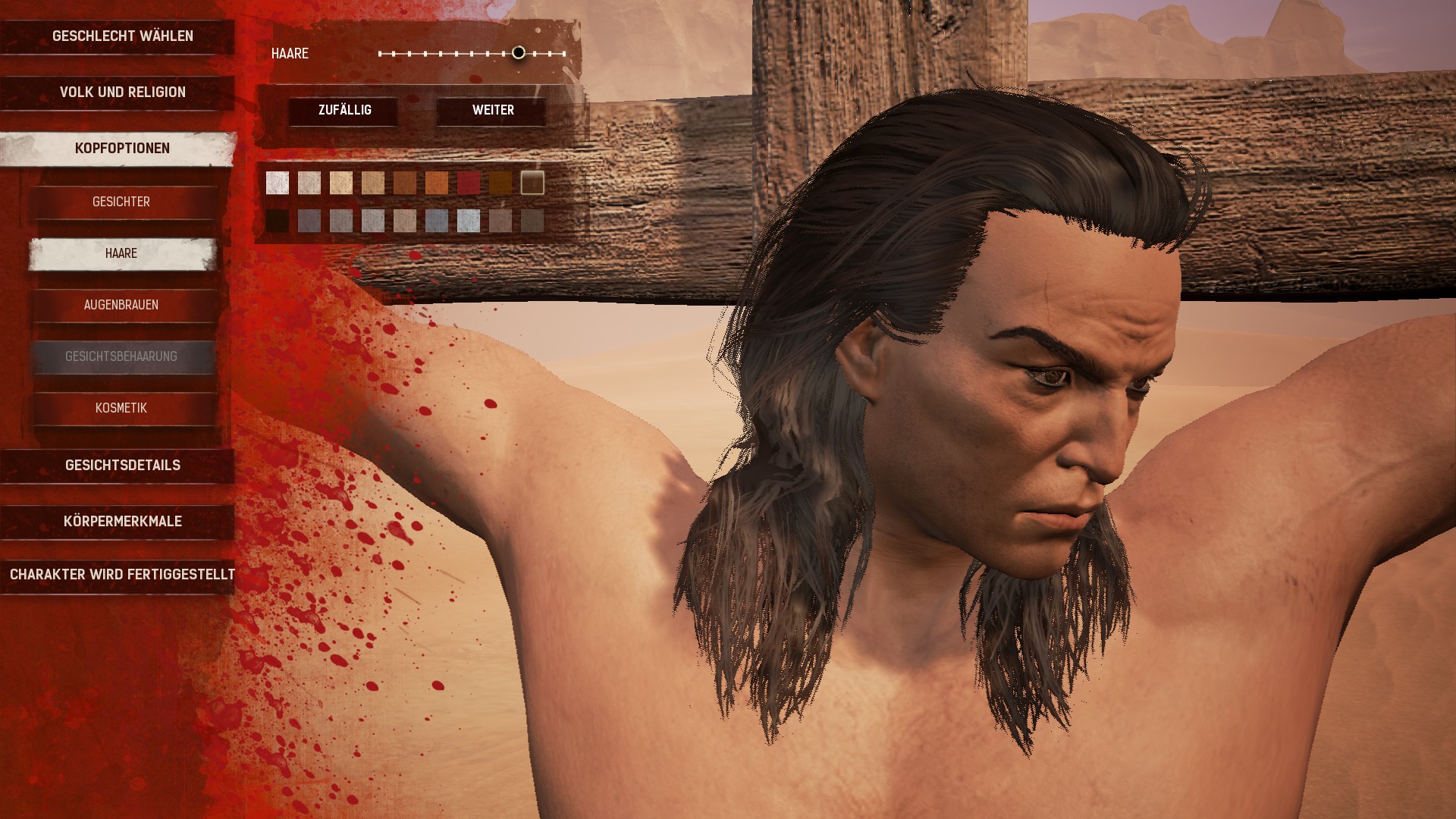This screenshot has width=1456, height=819.
Task: Randomize with the Zufällig button
Action: (x=344, y=111)
